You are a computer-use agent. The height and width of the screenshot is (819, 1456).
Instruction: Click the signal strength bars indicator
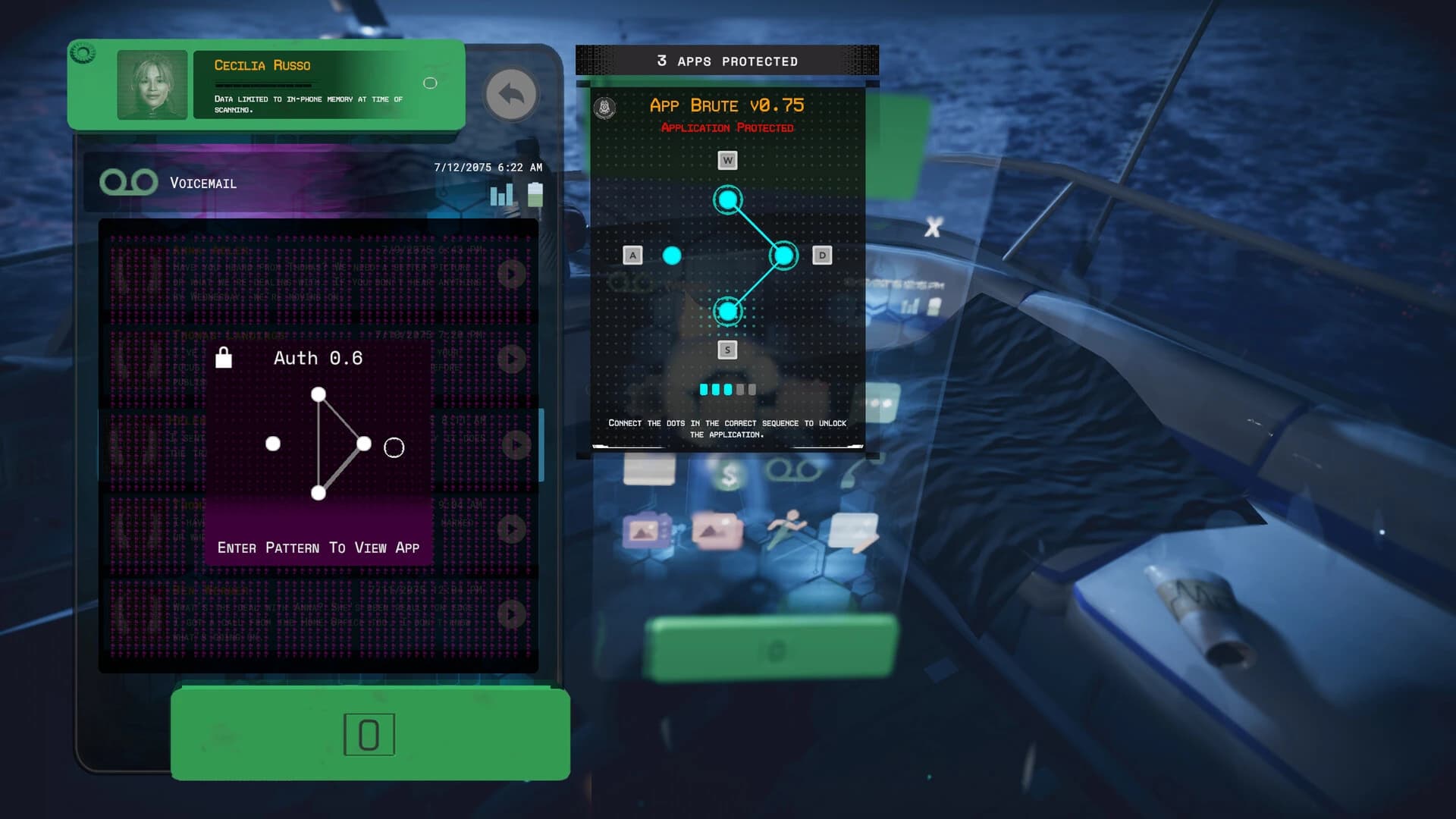click(500, 196)
